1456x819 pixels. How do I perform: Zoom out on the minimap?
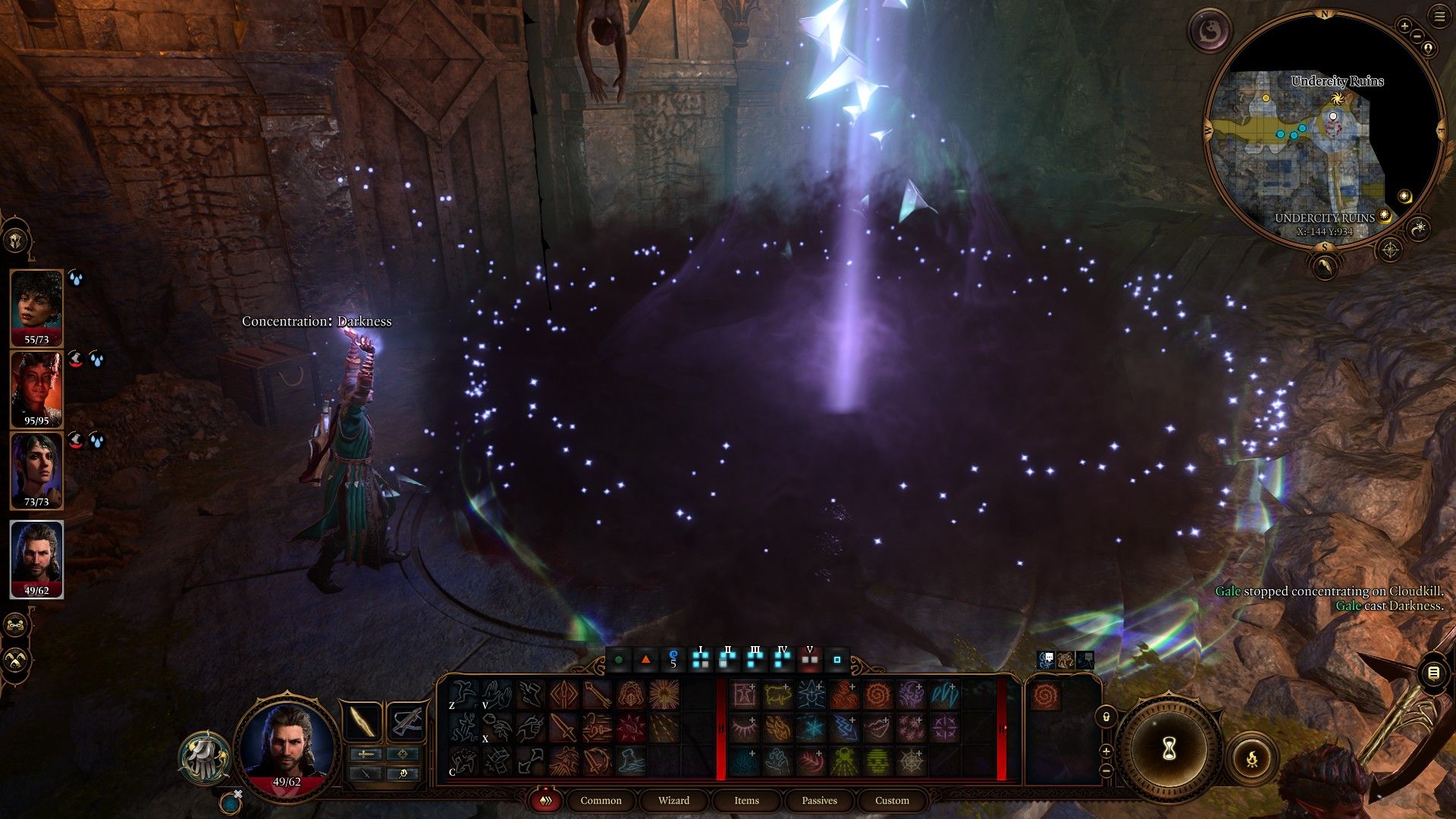coord(1417,36)
